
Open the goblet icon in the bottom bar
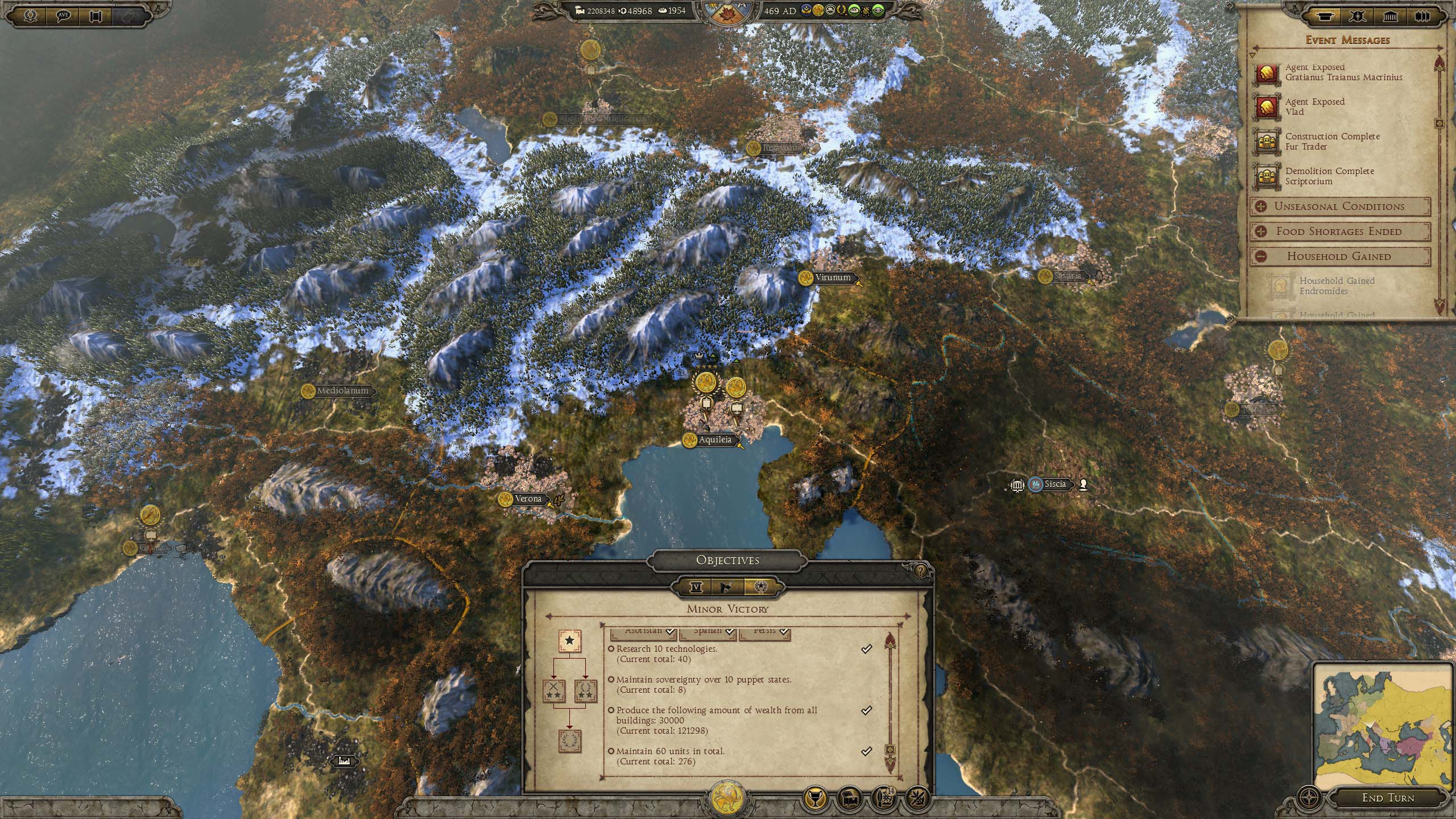[814, 799]
